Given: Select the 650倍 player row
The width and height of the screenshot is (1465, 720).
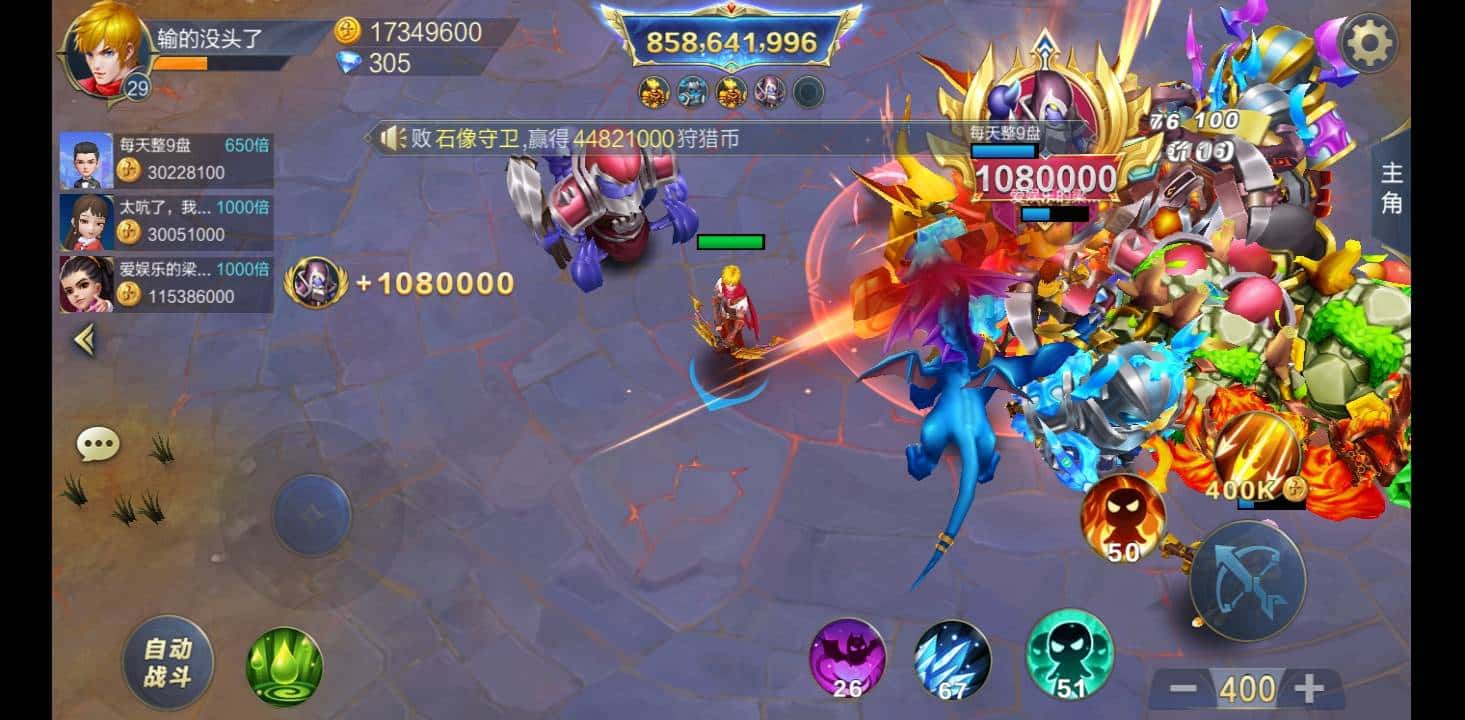Looking at the screenshot, I should (166, 159).
